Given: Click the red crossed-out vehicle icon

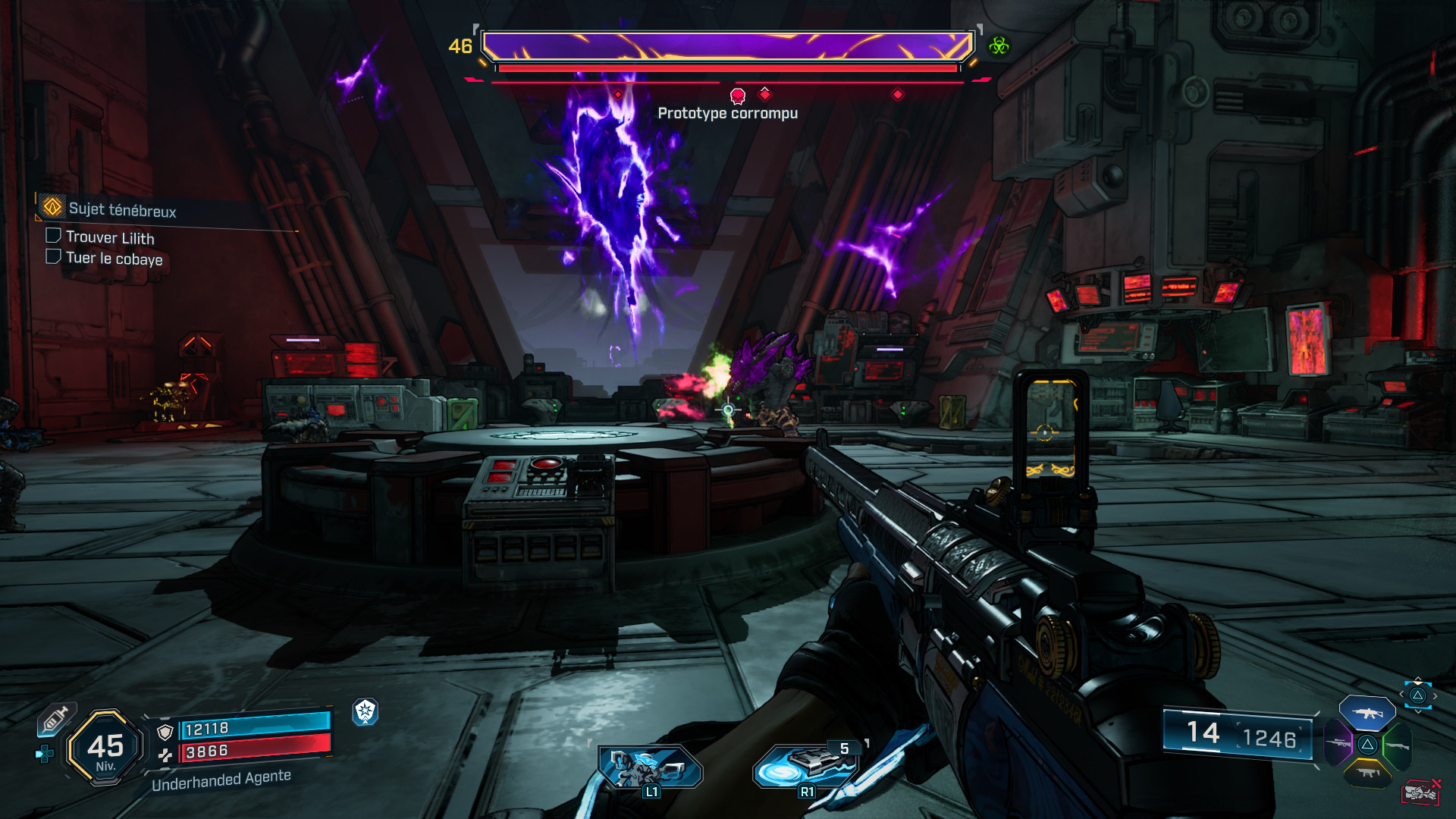Looking at the screenshot, I should click(1421, 792).
